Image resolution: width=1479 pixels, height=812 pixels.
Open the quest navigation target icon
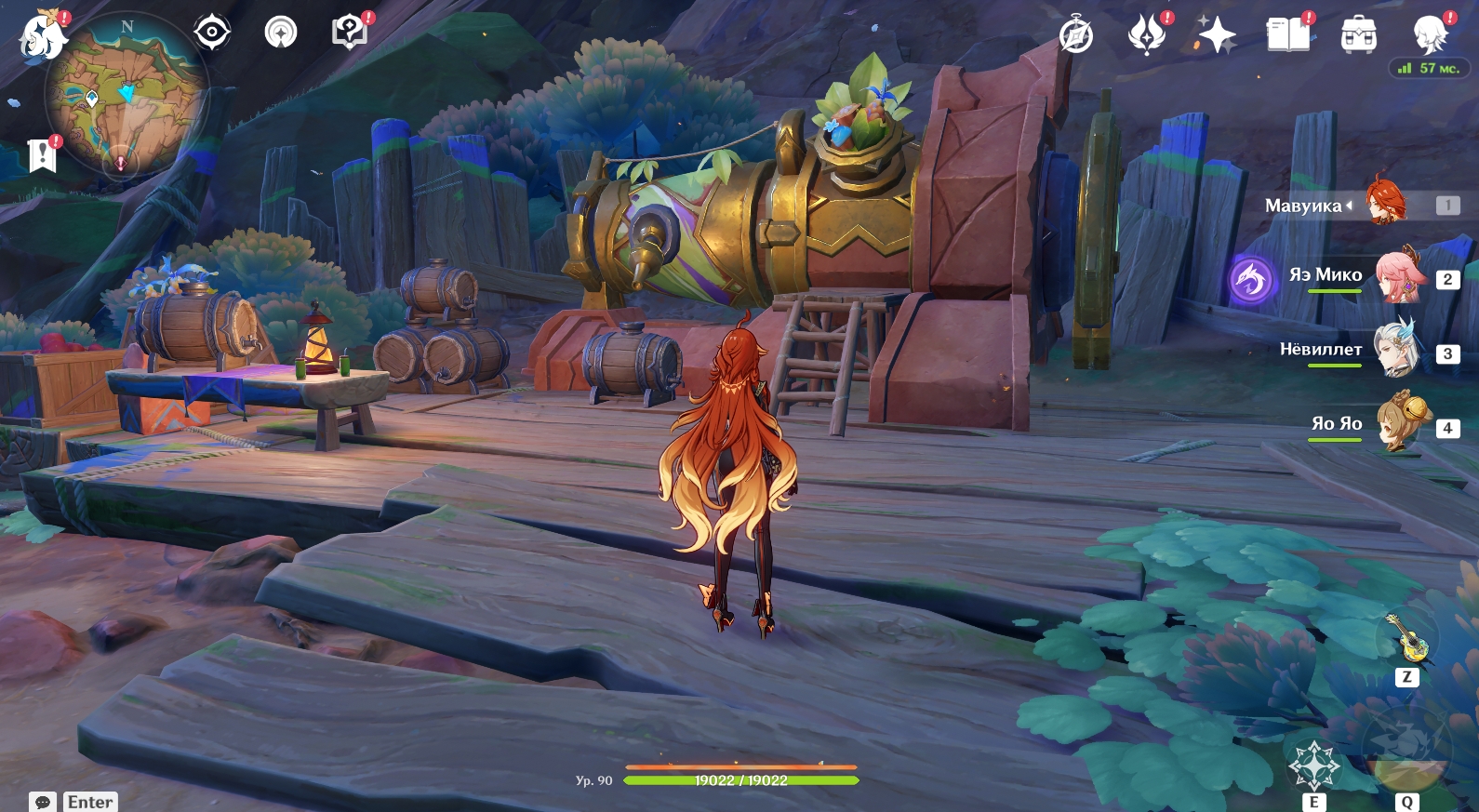tap(212, 33)
